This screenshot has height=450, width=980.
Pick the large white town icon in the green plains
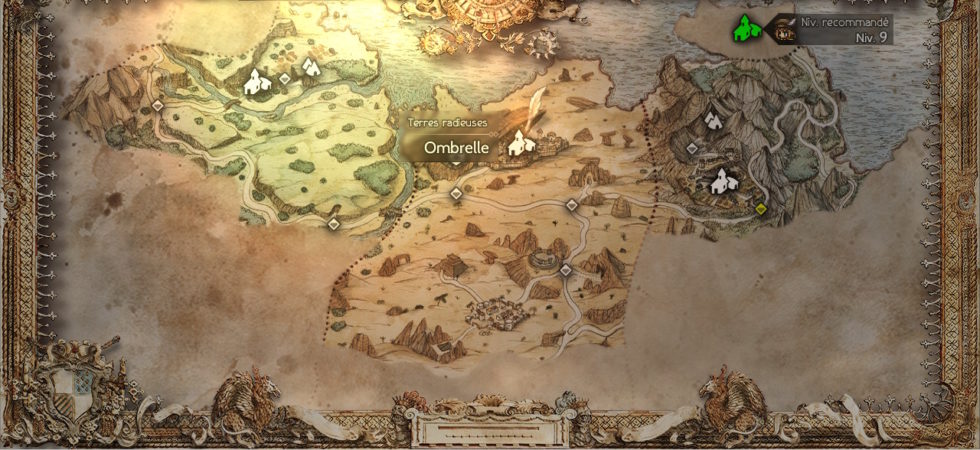257,82
